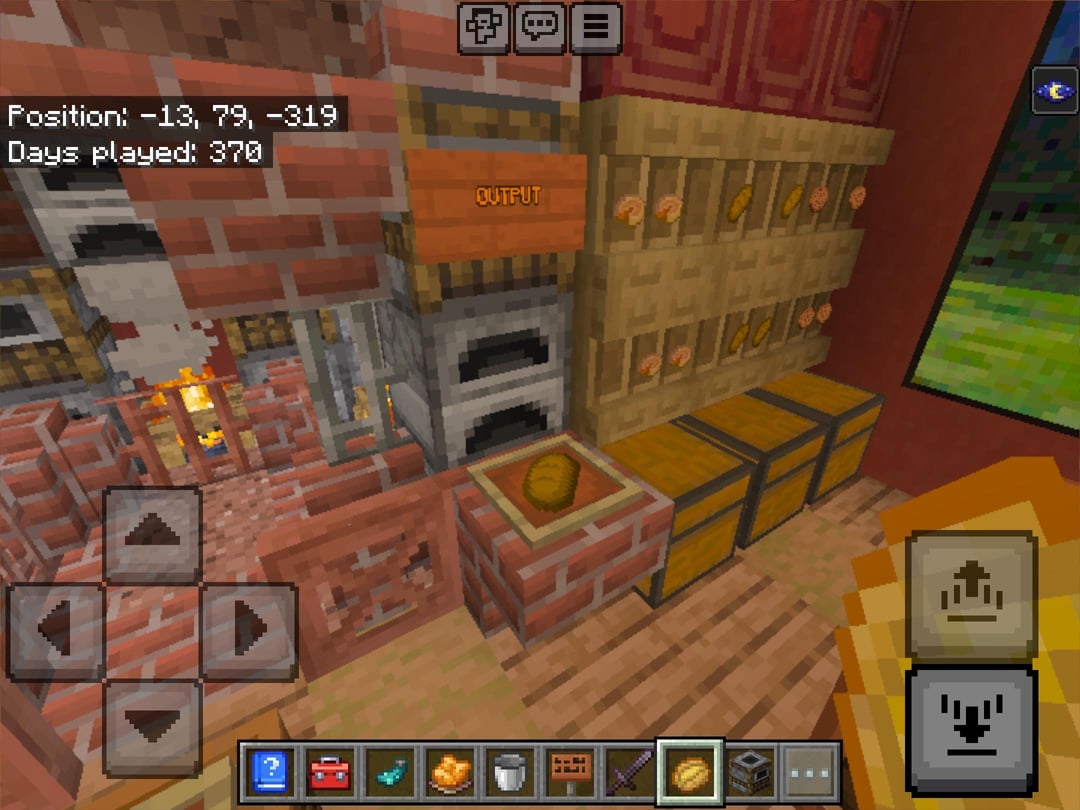Tap the night vision status effect icon
Screen dimensions: 1080x810
pyautogui.click(x=1054, y=92)
